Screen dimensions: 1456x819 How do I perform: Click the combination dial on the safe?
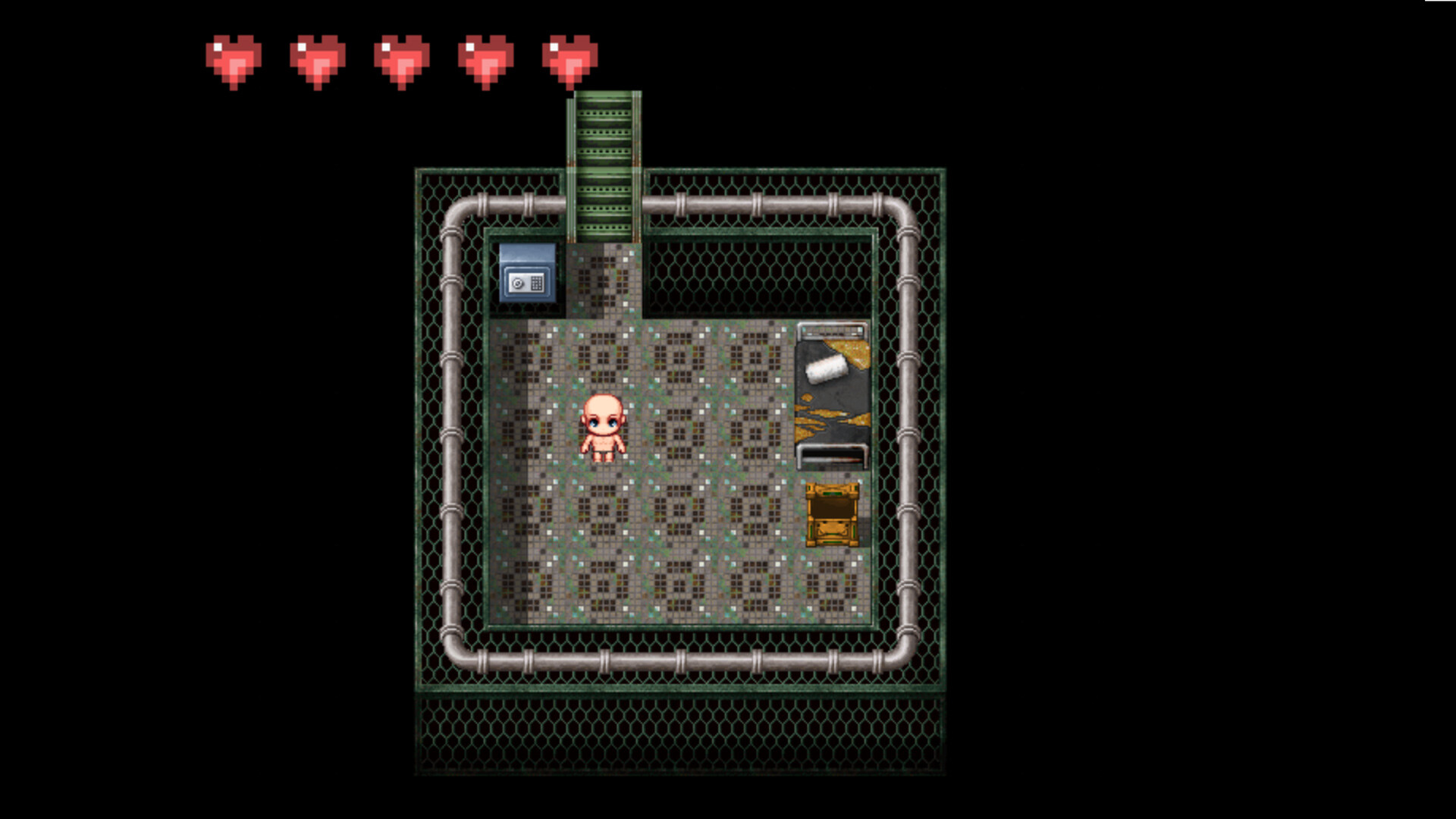518,284
